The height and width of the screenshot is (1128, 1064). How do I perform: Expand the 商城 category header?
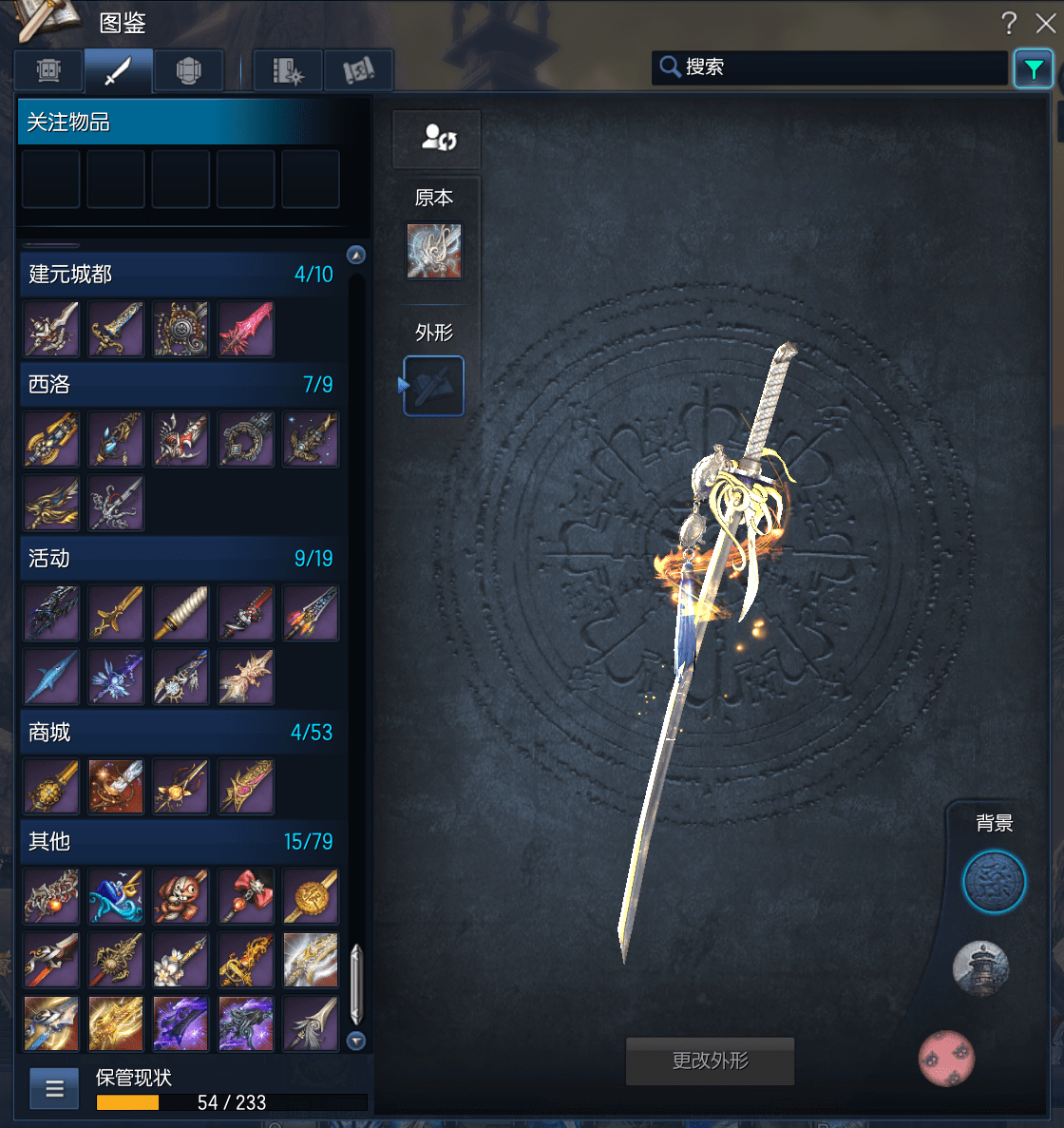[180, 733]
